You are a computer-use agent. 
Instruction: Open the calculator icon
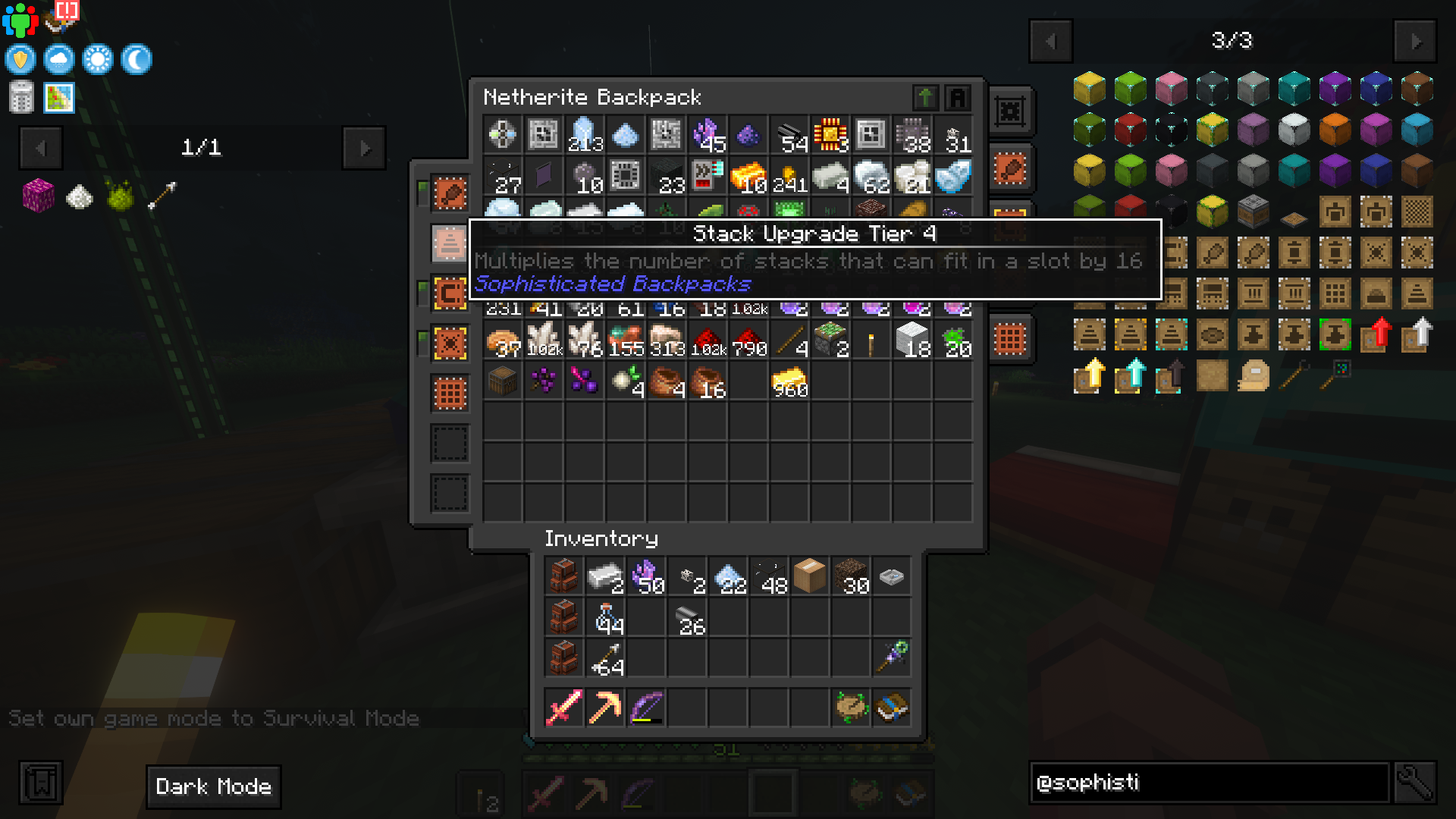pos(22,97)
